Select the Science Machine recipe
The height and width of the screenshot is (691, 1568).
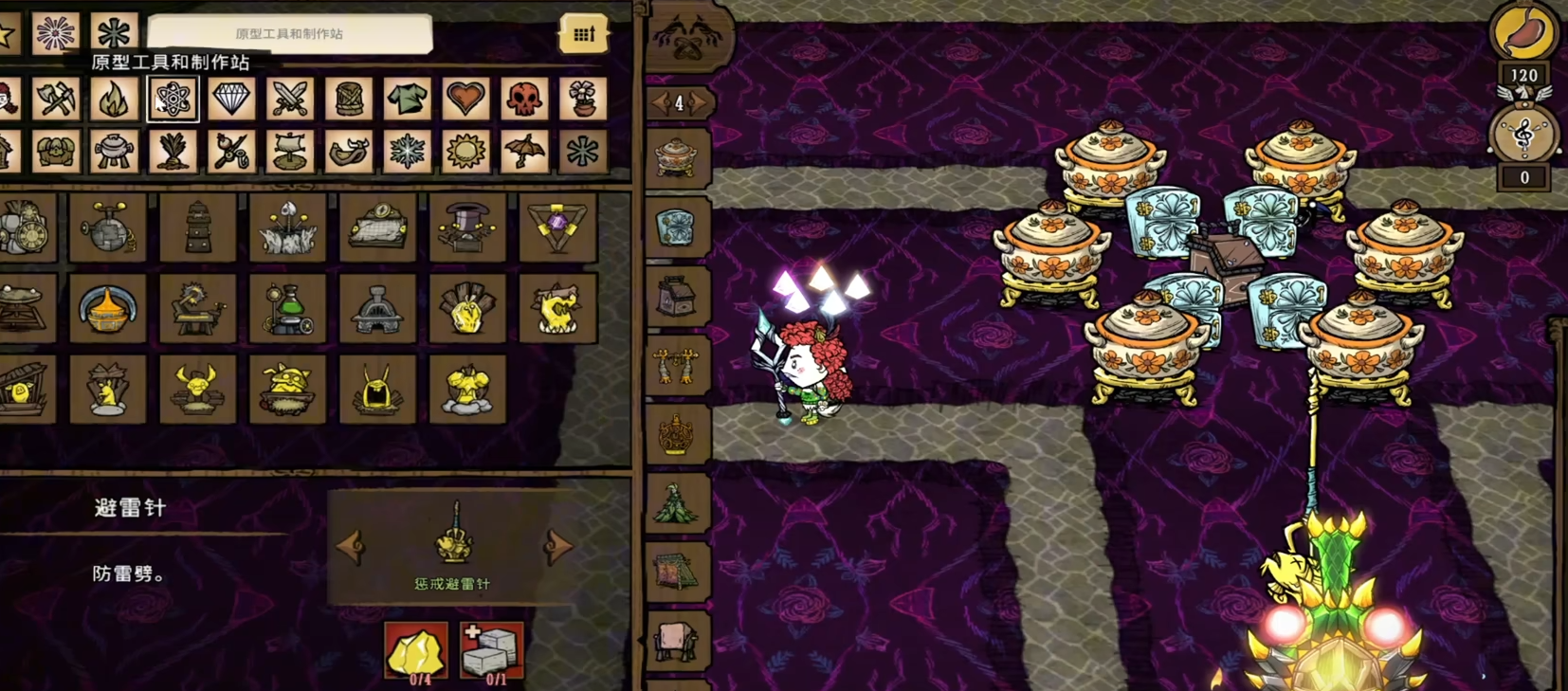(108, 228)
